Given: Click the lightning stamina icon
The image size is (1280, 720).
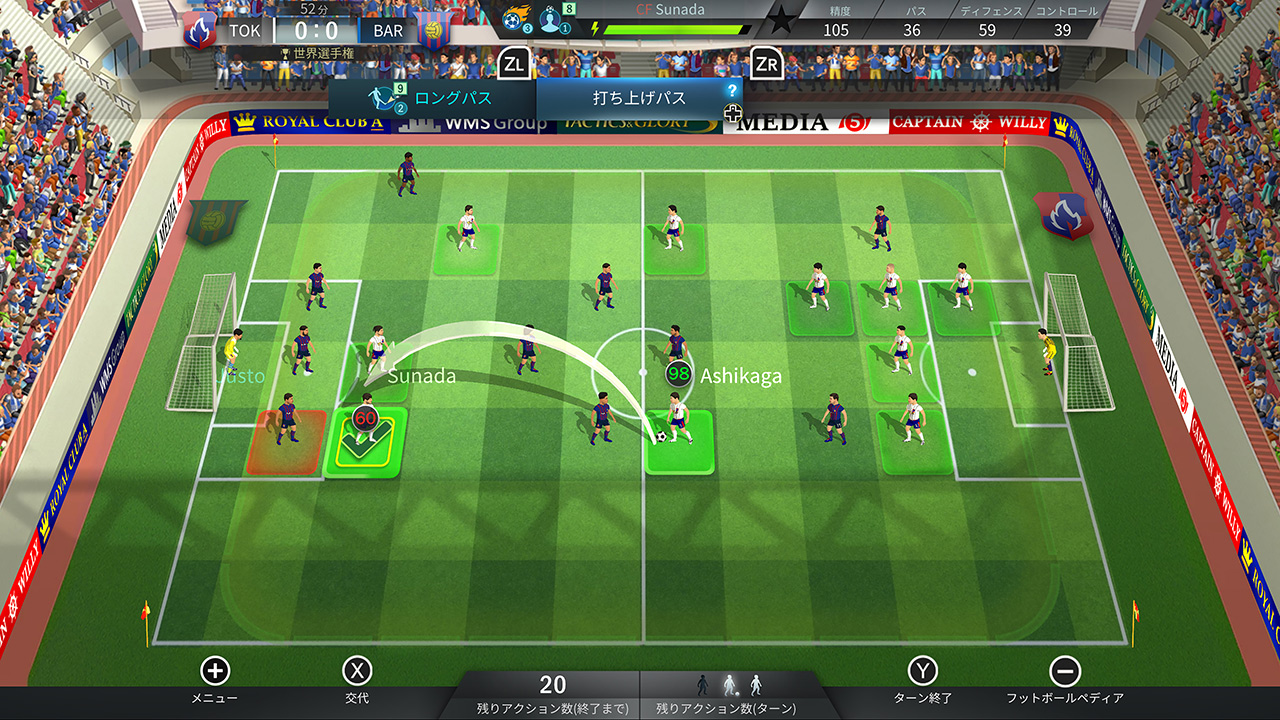Looking at the screenshot, I should 596,28.
